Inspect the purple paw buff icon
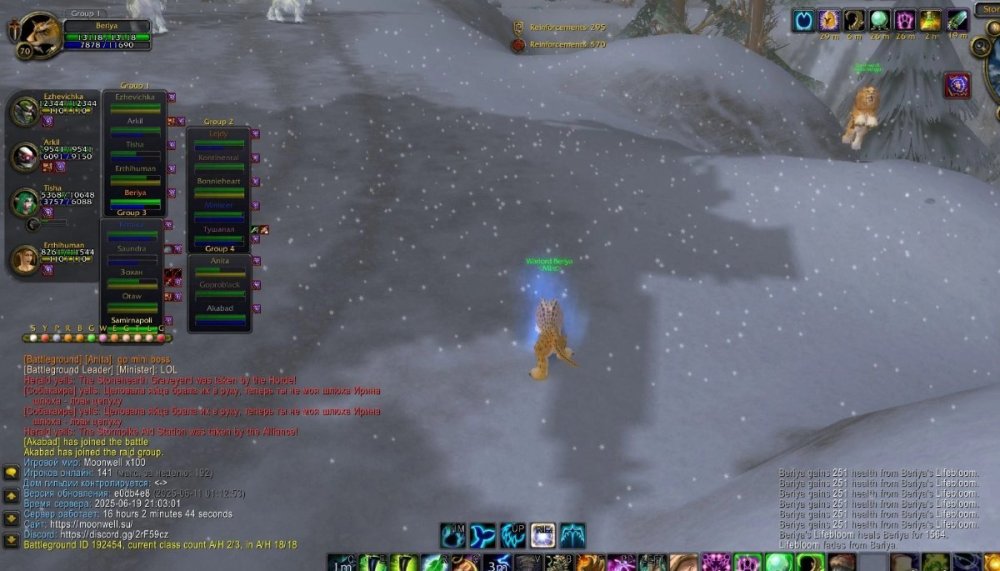Viewport: 1000px width, 571px height. (905, 20)
